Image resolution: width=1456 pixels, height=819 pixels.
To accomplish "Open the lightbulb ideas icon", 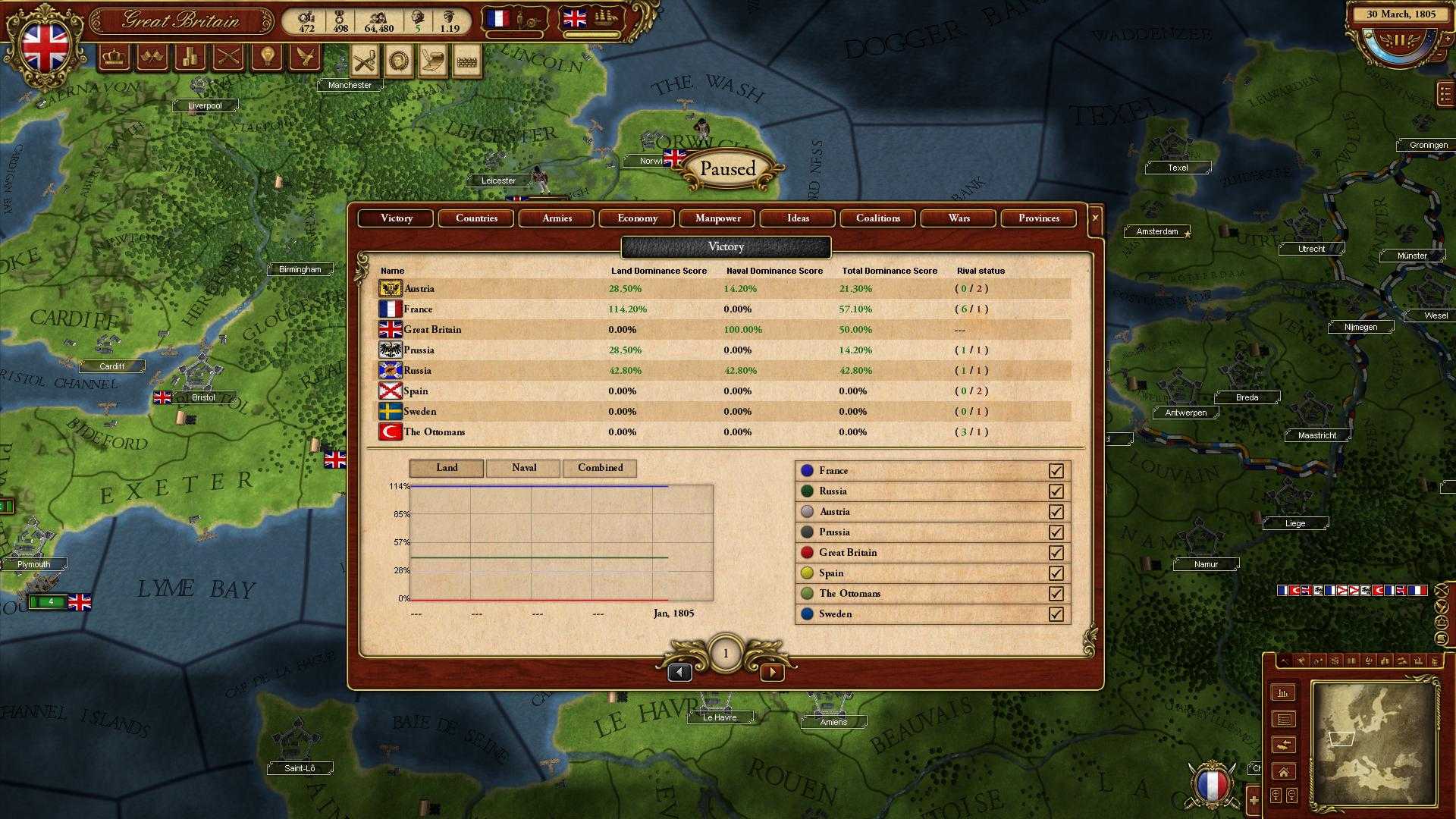I will [x=266, y=58].
